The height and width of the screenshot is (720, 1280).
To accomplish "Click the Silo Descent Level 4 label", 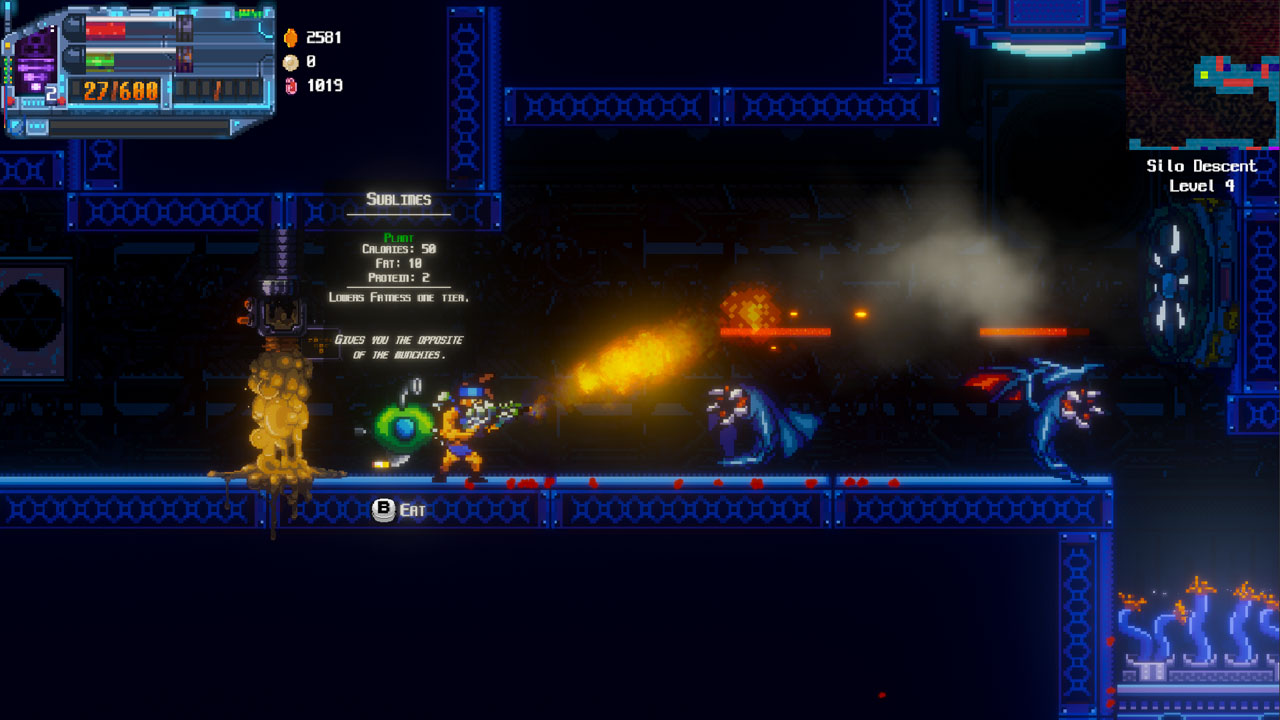I will pos(1202,173).
